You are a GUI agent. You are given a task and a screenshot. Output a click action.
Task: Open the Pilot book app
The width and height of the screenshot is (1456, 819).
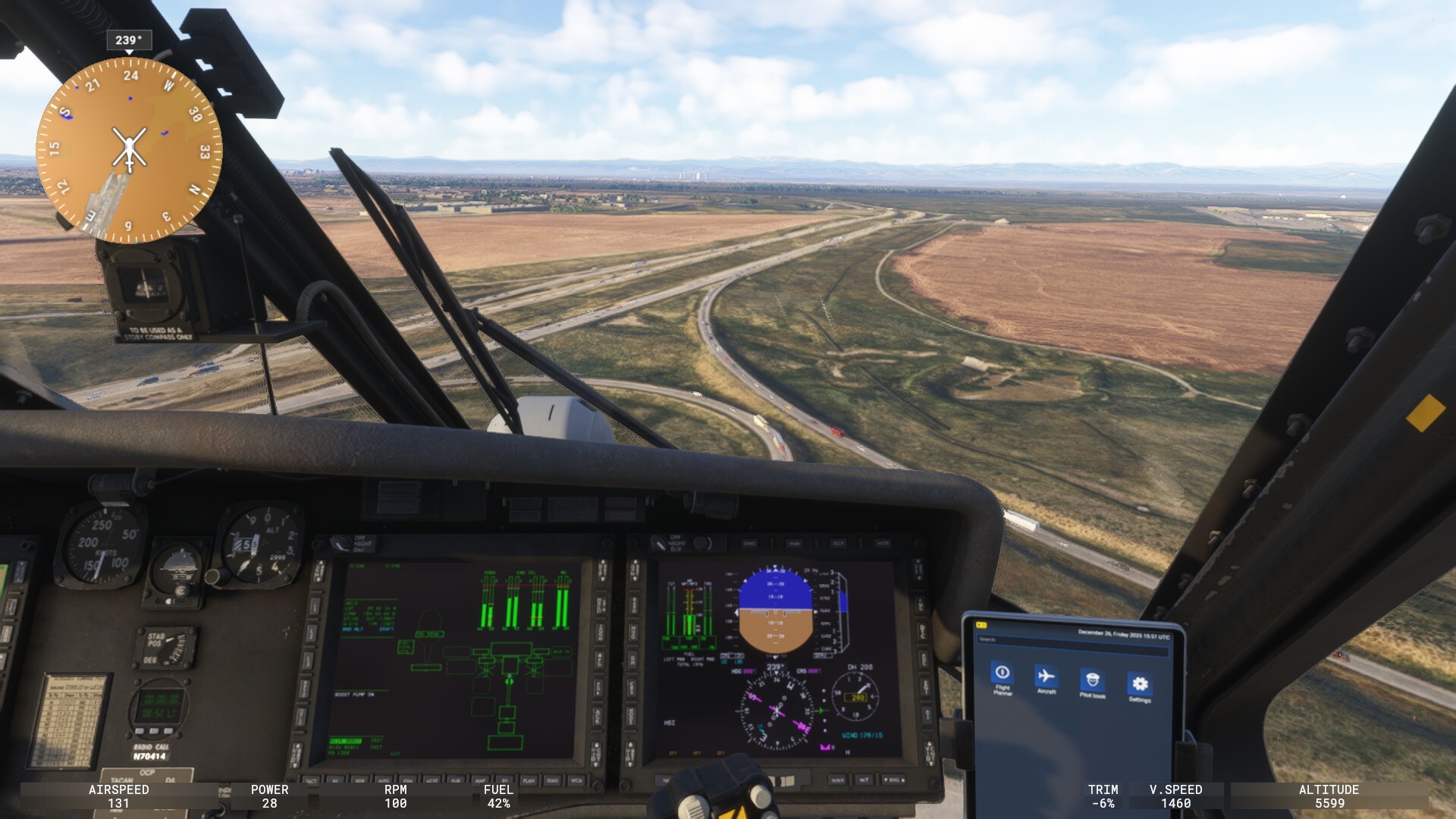[1092, 680]
